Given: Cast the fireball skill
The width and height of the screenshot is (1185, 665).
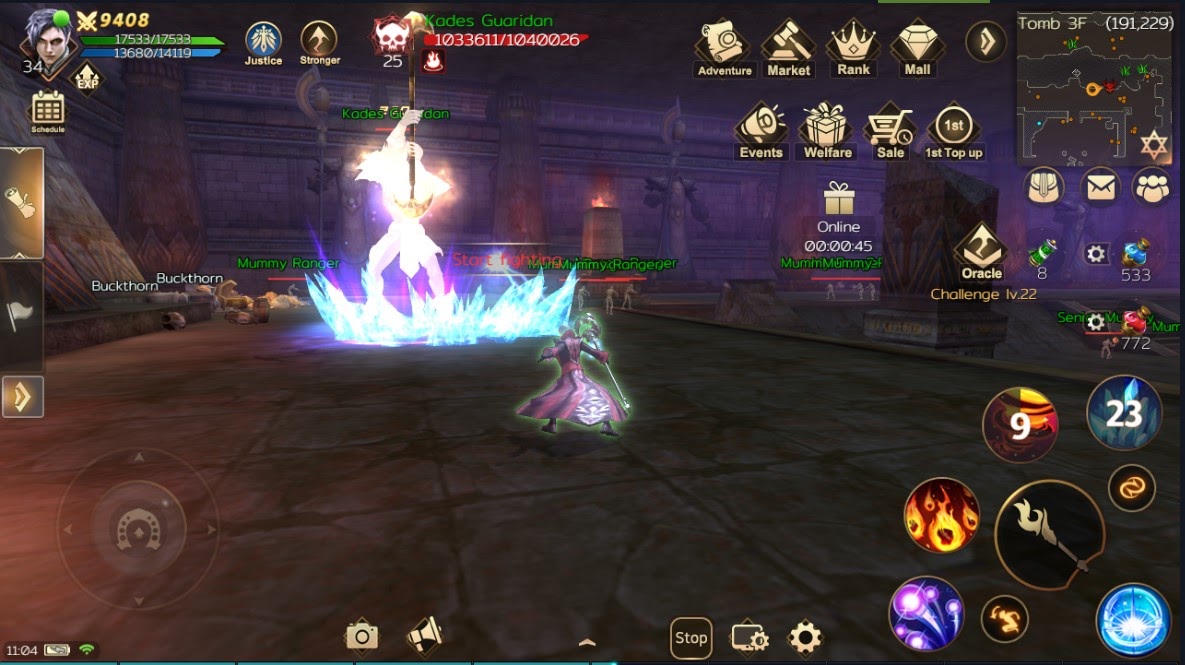Looking at the screenshot, I should (x=941, y=515).
